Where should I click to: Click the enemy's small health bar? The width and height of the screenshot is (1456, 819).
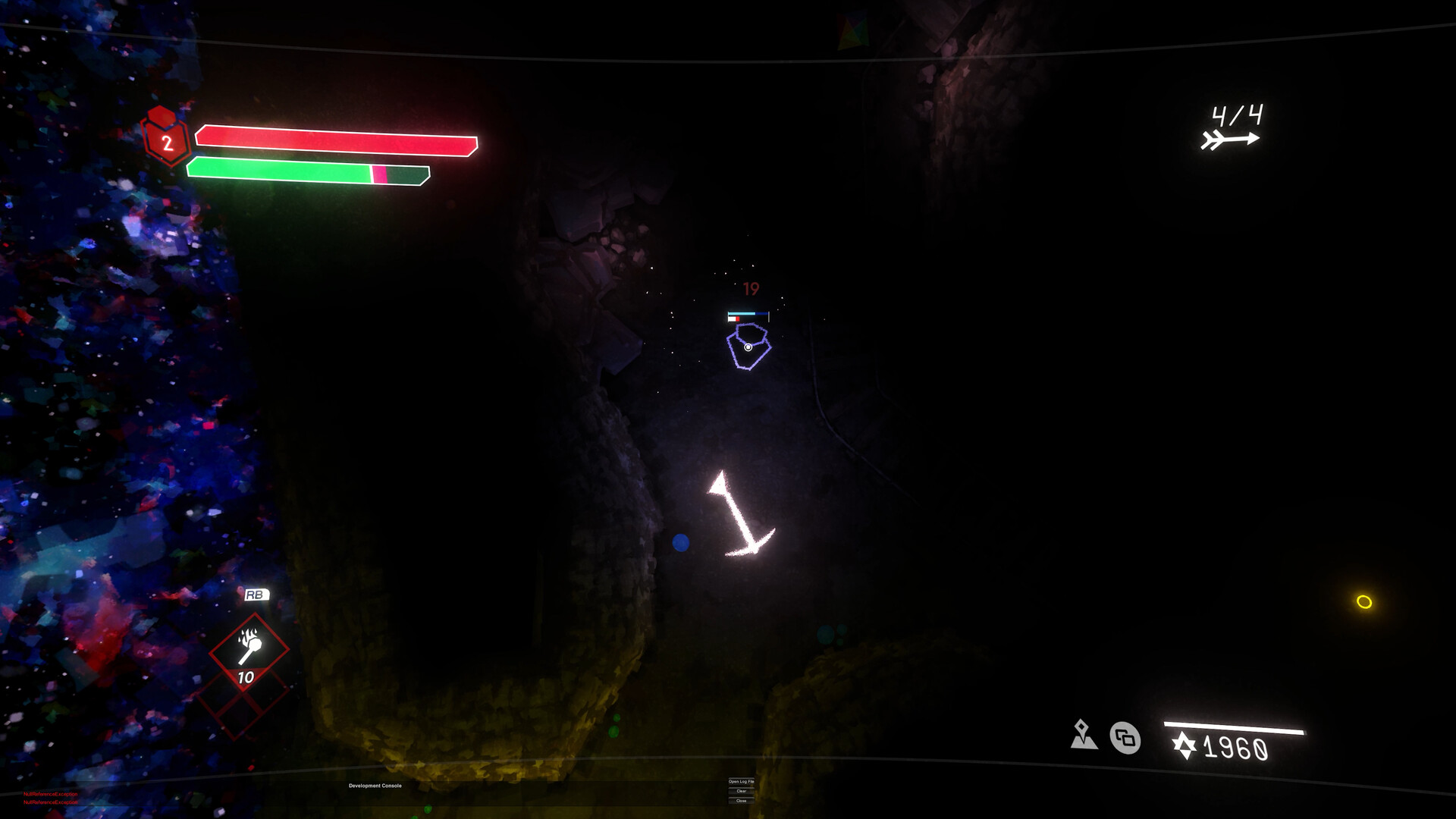(747, 312)
